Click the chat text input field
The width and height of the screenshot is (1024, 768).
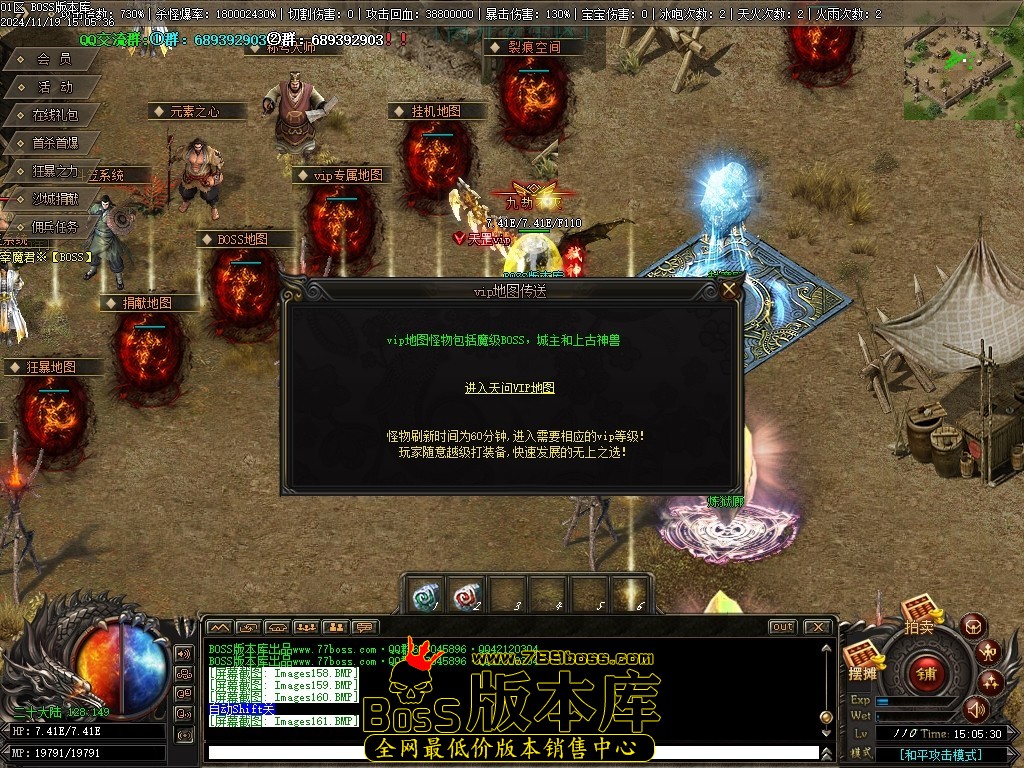510,752
